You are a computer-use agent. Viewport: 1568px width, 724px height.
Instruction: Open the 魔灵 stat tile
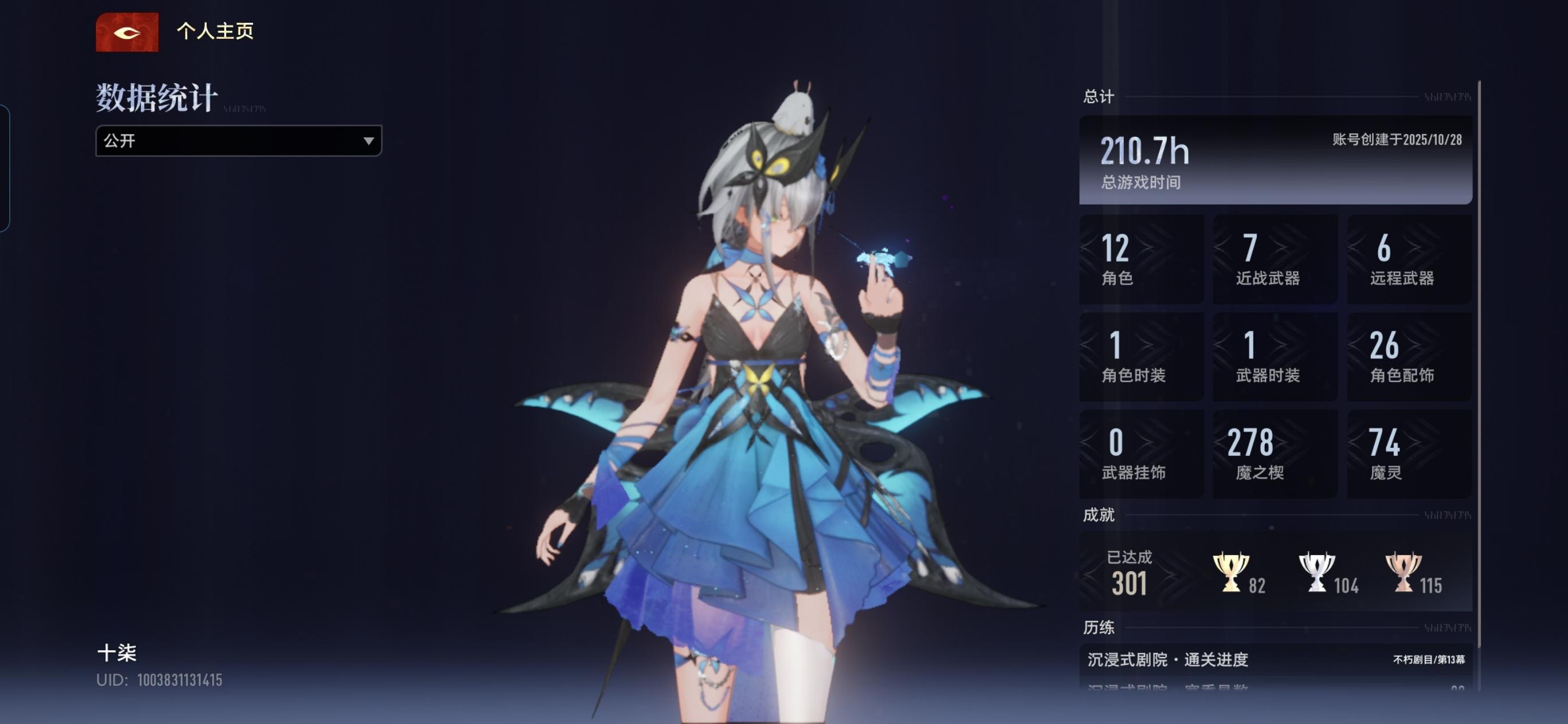[1409, 454]
